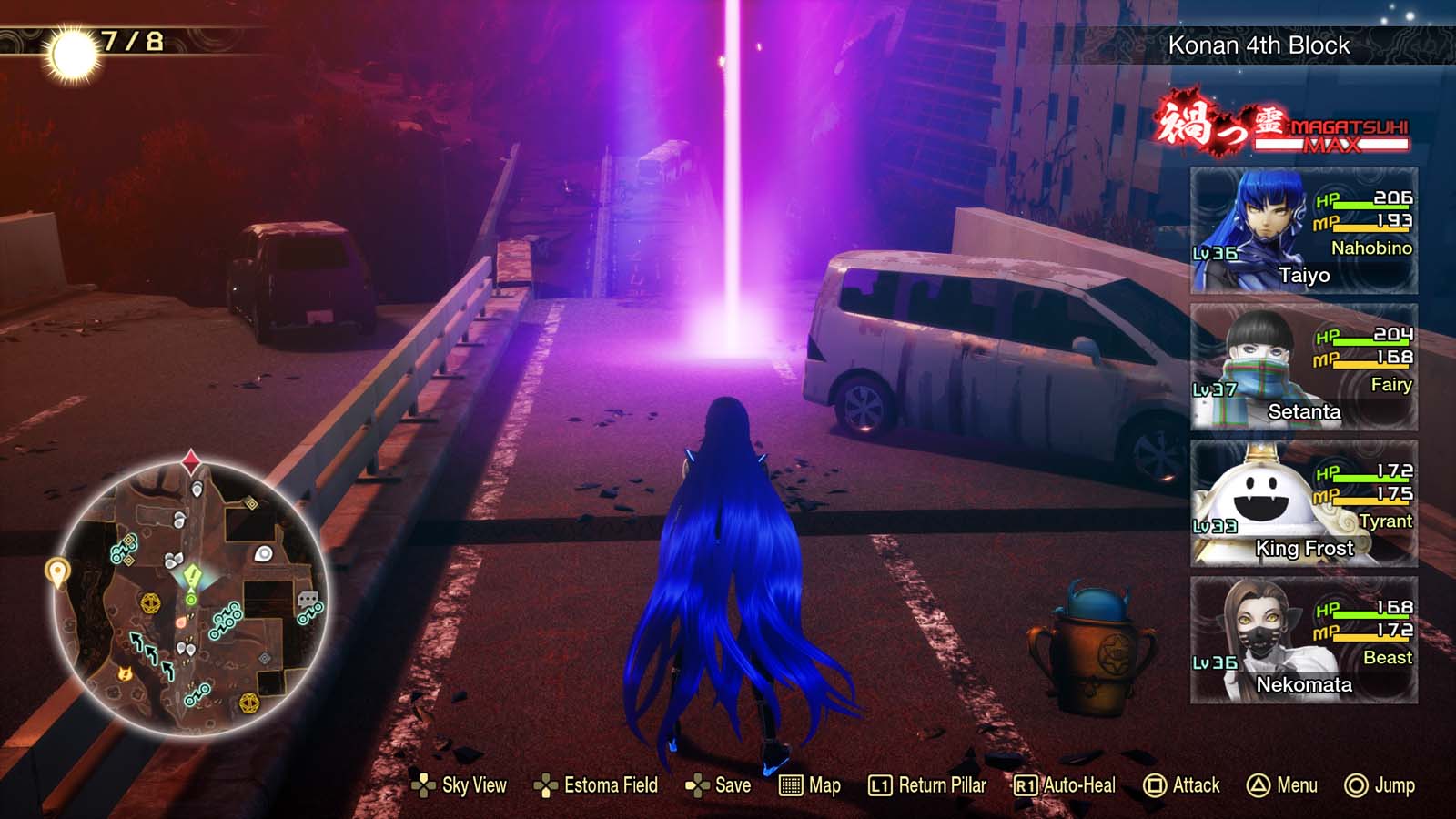Click the red north diamond above the minimap
The height and width of the screenshot is (819, 1456).
(190, 460)
